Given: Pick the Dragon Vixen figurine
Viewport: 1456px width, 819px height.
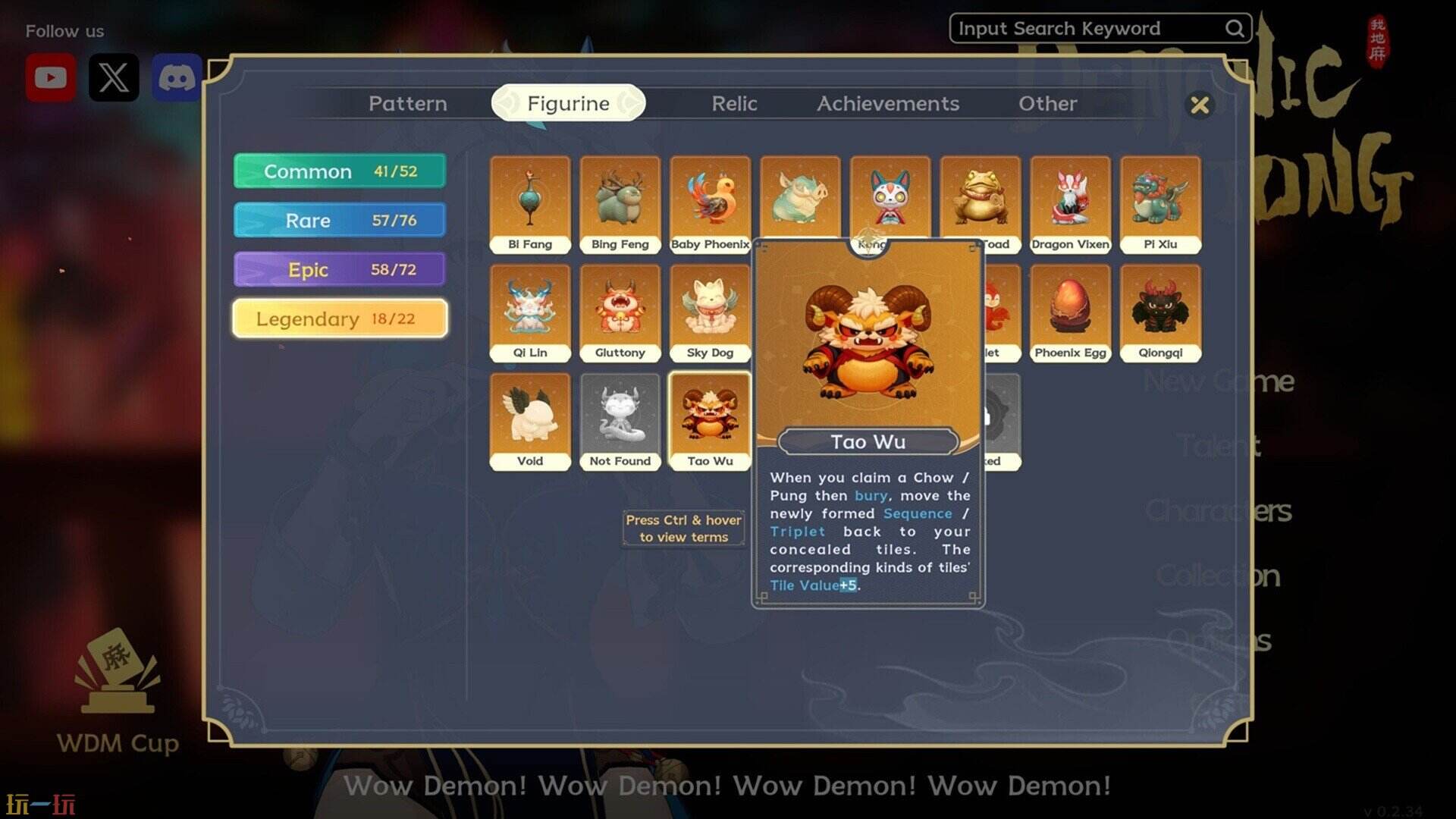Looking at the screenshot, I should point(1070,203).
